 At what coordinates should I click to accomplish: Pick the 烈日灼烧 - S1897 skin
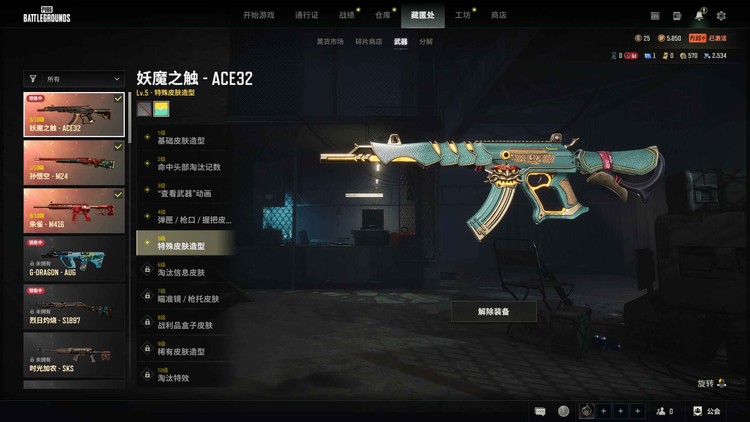74,306
